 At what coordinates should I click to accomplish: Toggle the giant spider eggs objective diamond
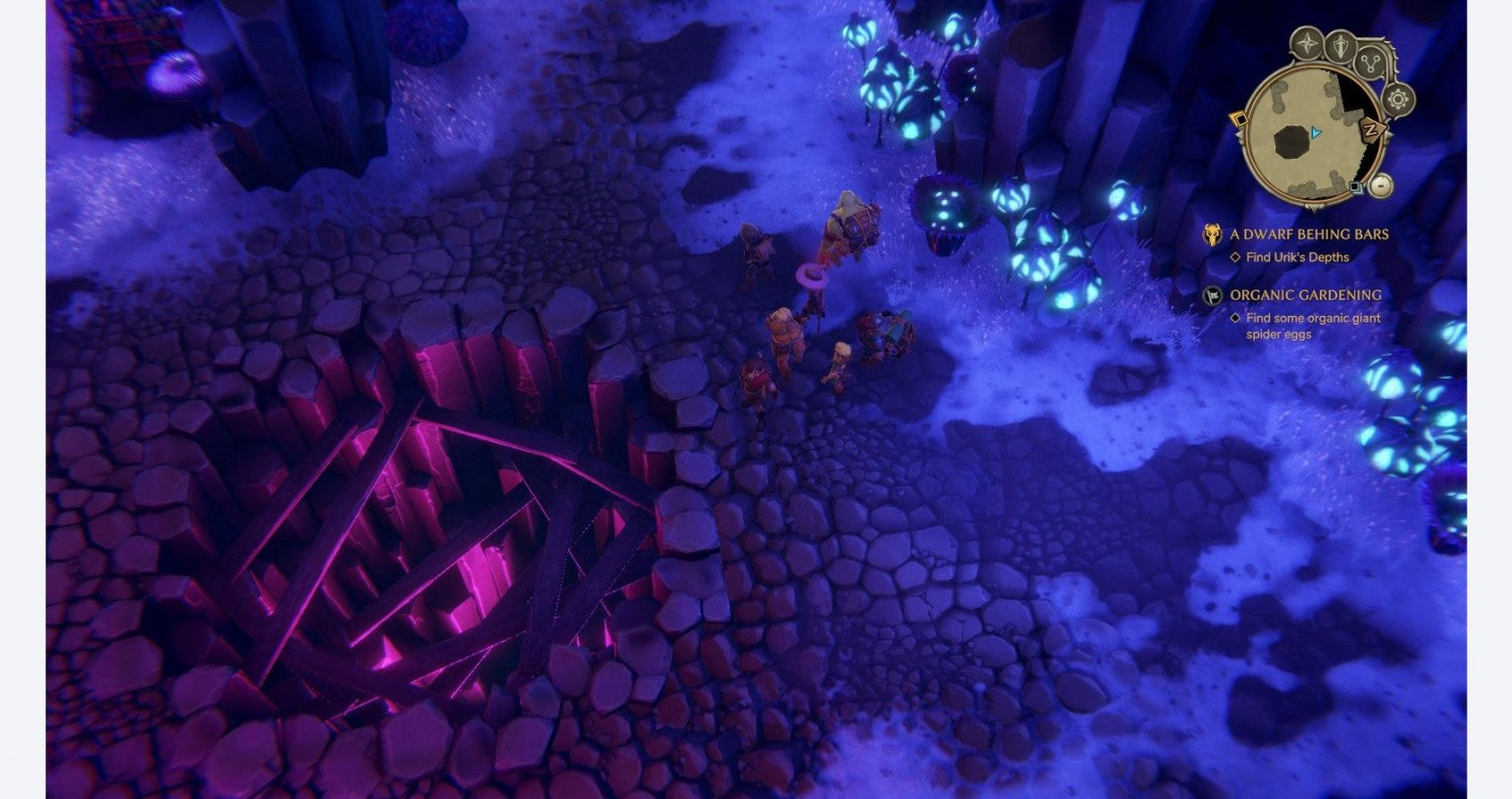(x=1234, y=319)
